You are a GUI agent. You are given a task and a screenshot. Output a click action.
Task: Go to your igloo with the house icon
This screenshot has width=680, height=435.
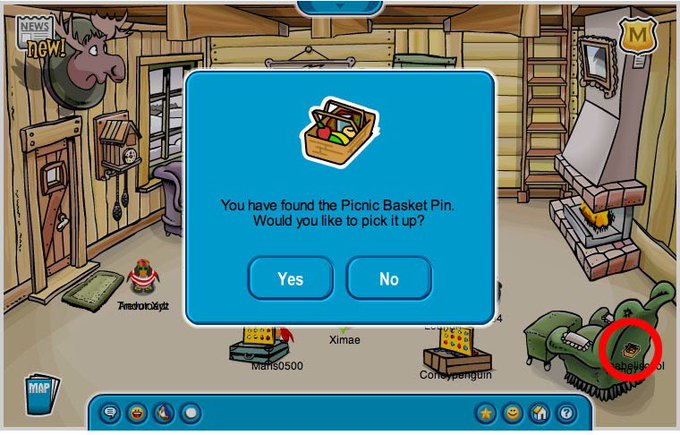[x=539, y=412]
